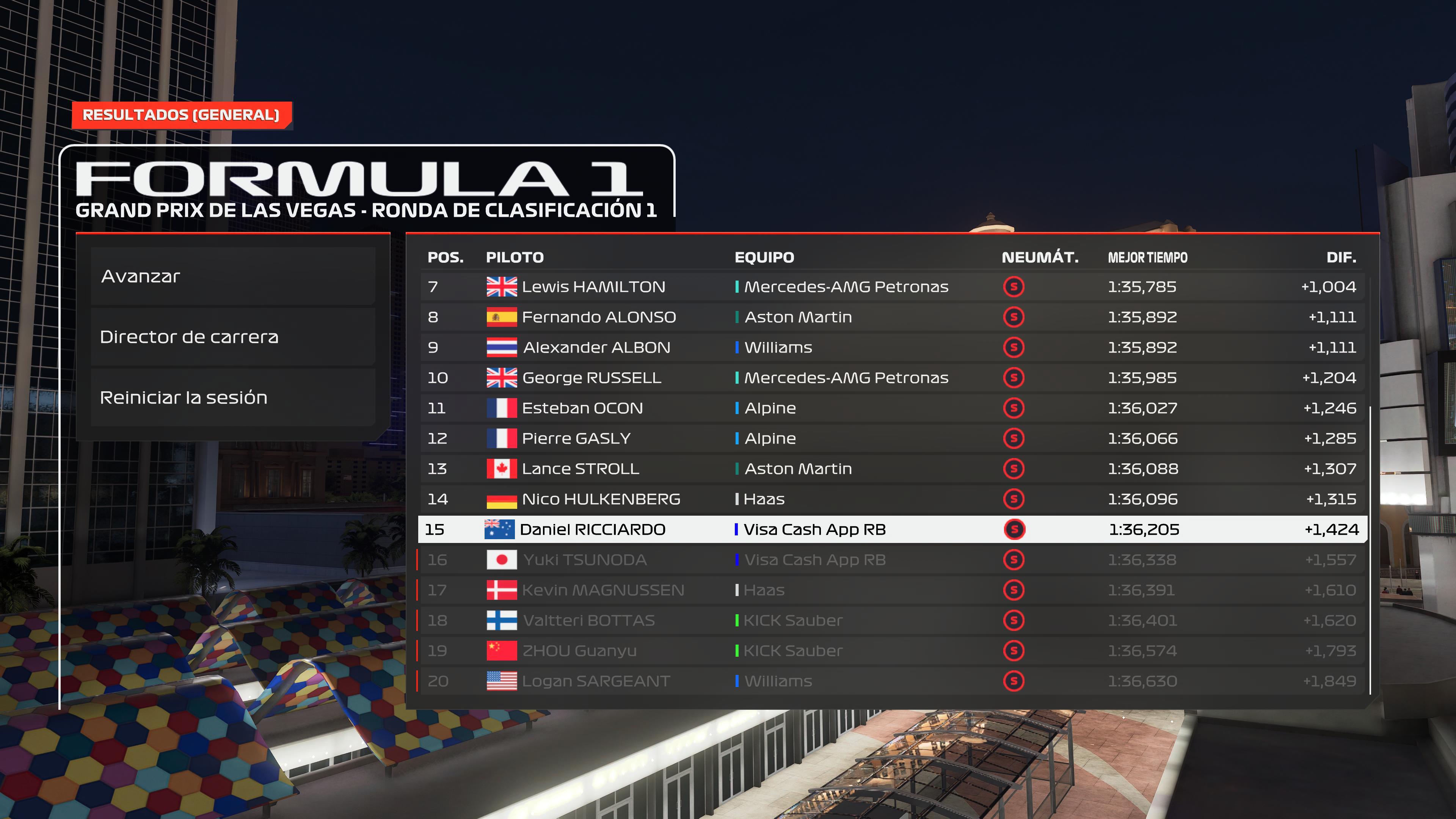
Task: Select Zhou Guanyu's result row
Action: 892,651
